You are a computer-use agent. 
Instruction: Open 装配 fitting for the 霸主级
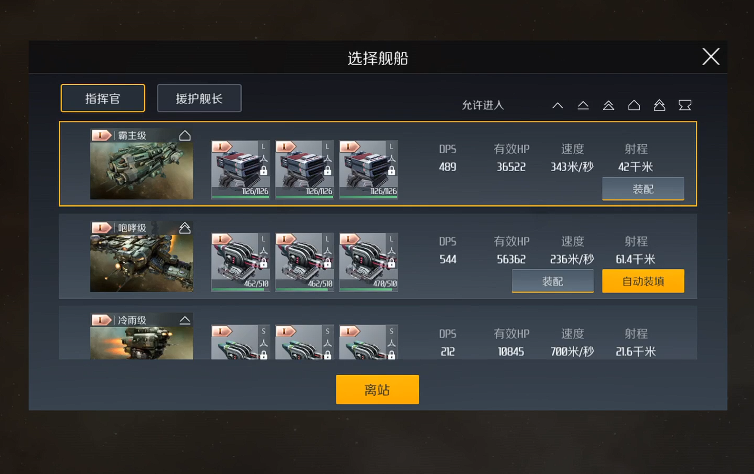[x=643, y=189]
